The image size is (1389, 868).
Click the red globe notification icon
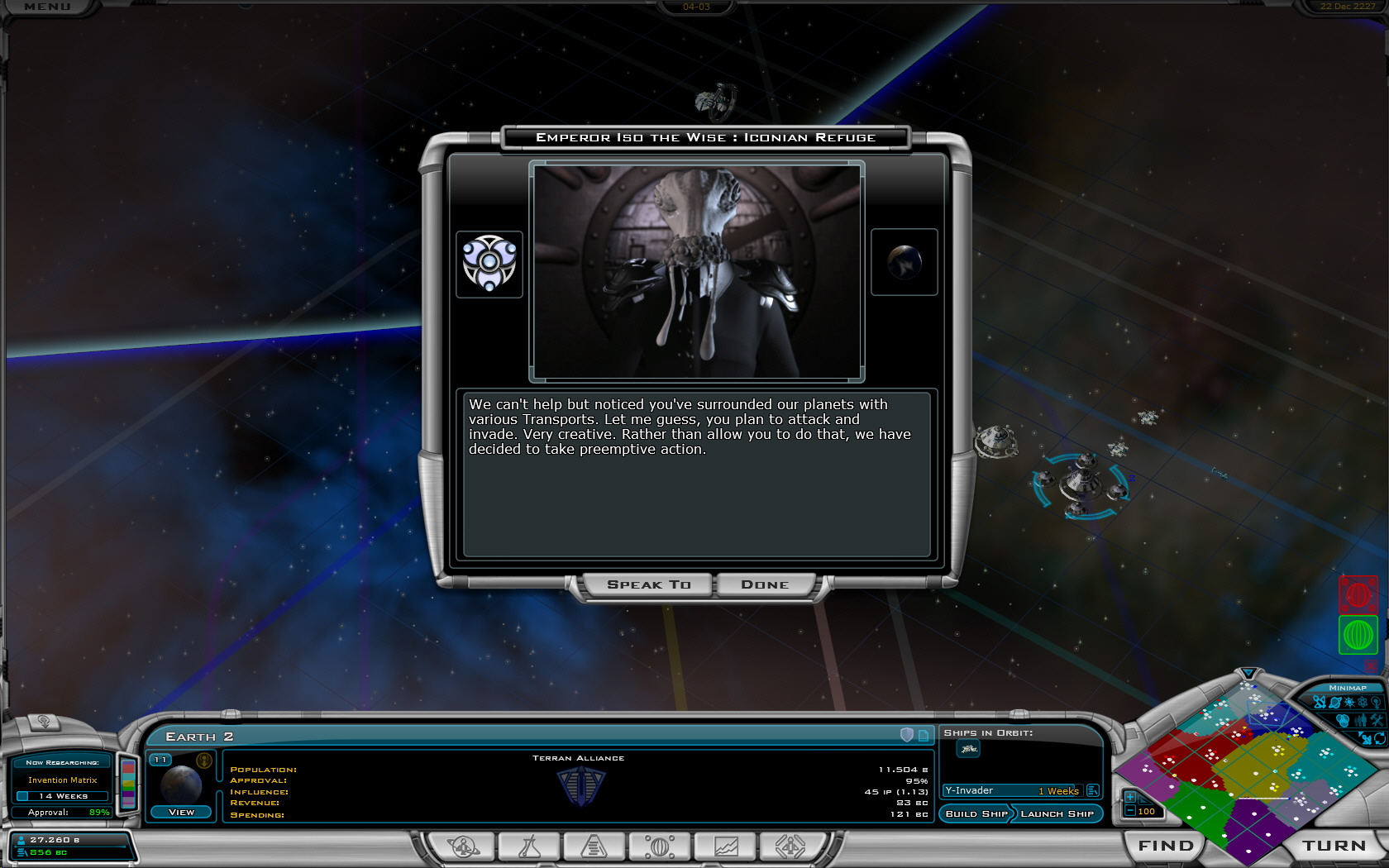(x=1358, y=594)
